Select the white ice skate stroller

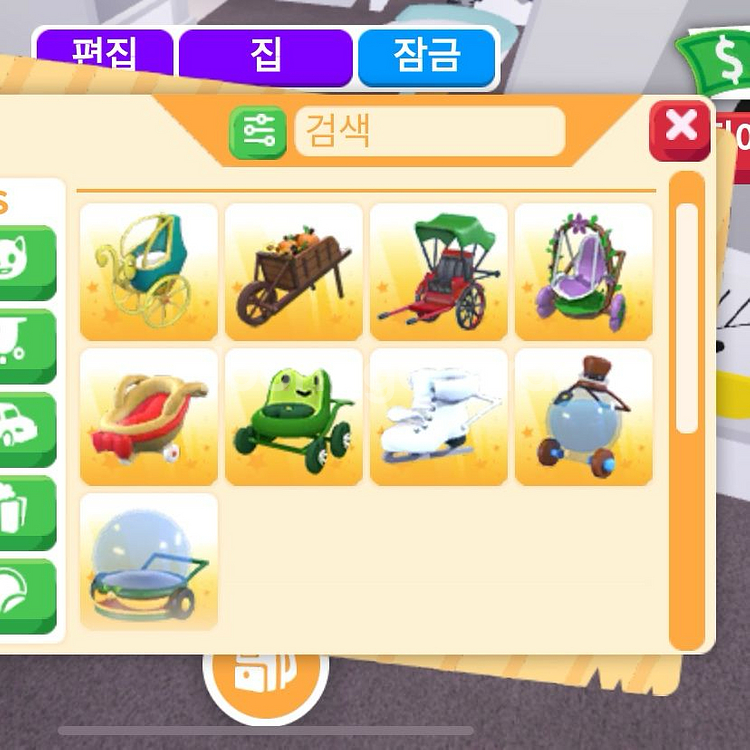click(439, 417)
